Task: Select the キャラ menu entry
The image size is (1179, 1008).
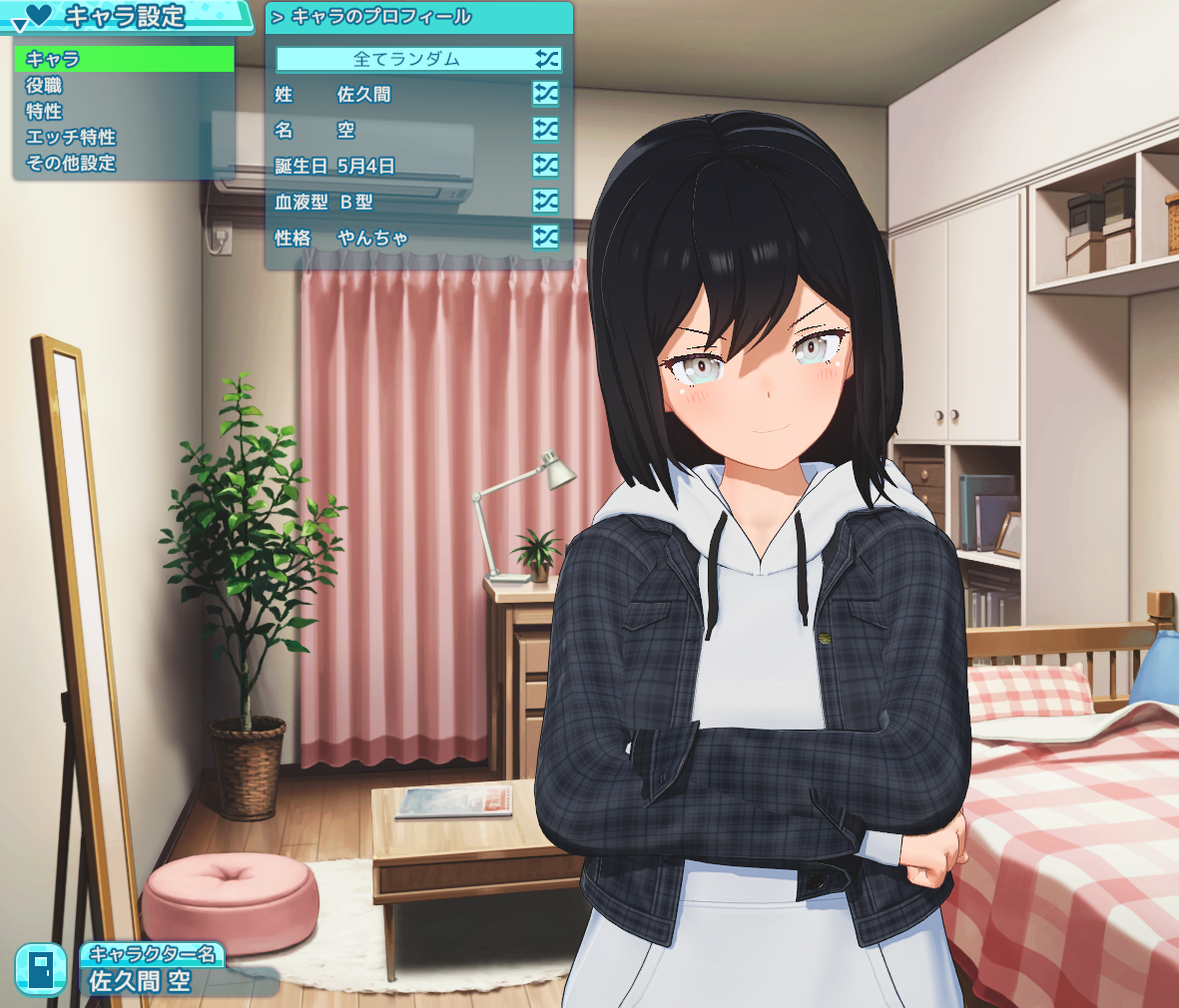Action: click(x=125, y=59)
